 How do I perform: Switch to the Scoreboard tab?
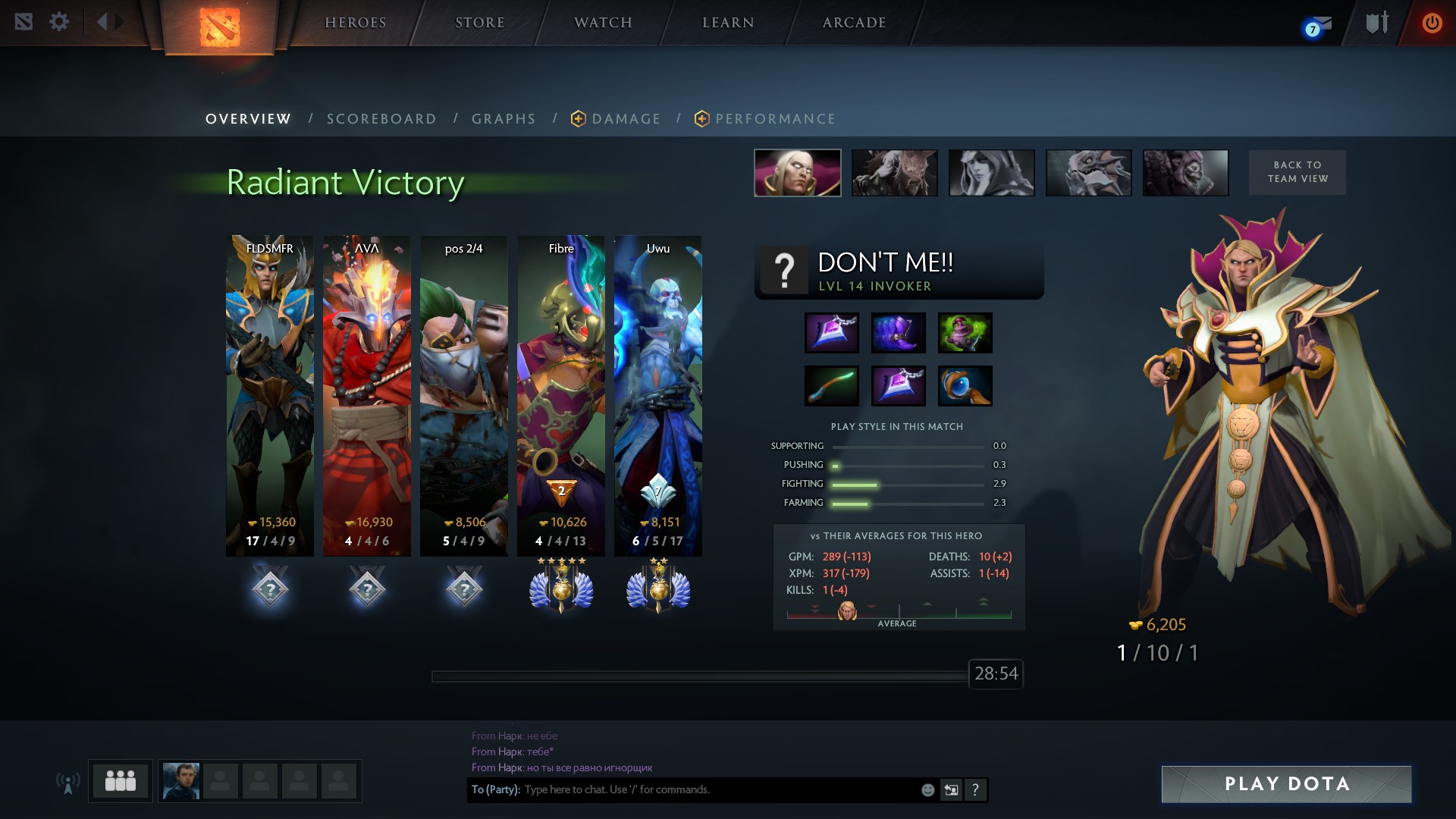point(381,119)
